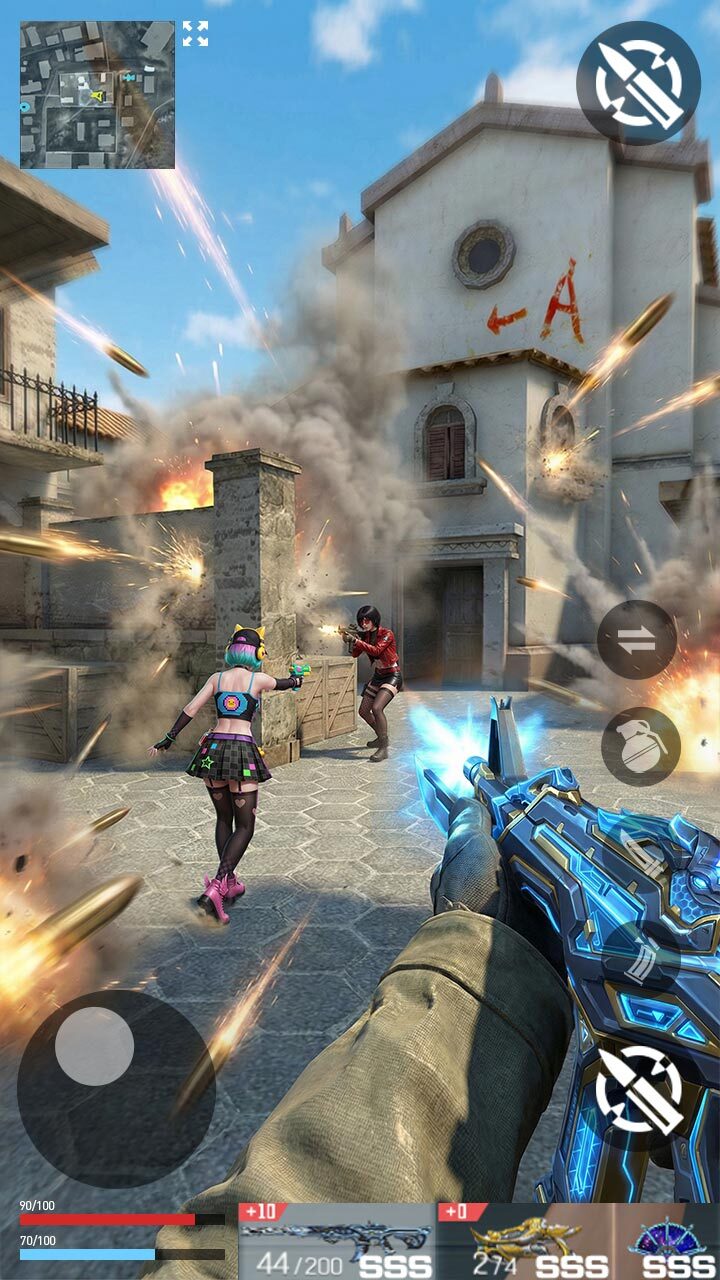Throw a grenade with the grenade button
Image resolution: width=720 pixels, height=1280 pixels.
[640, 746]
